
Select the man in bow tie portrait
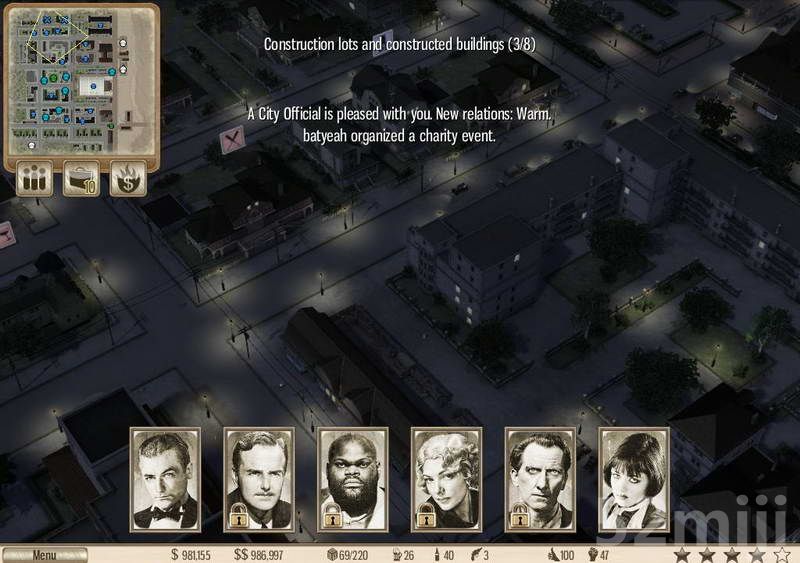tap(165, 480)
